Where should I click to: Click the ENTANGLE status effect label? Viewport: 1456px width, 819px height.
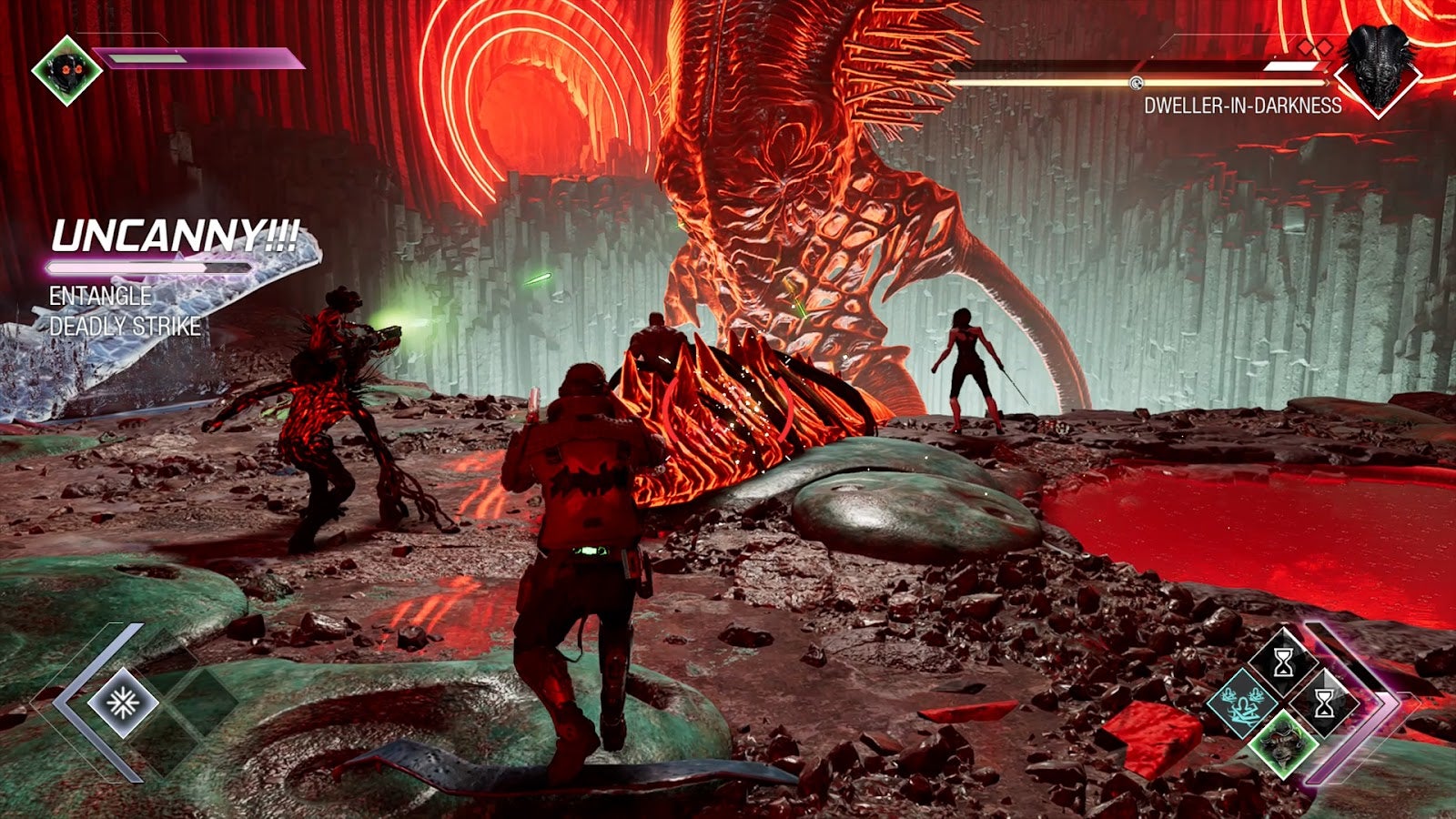pos(100,294)
